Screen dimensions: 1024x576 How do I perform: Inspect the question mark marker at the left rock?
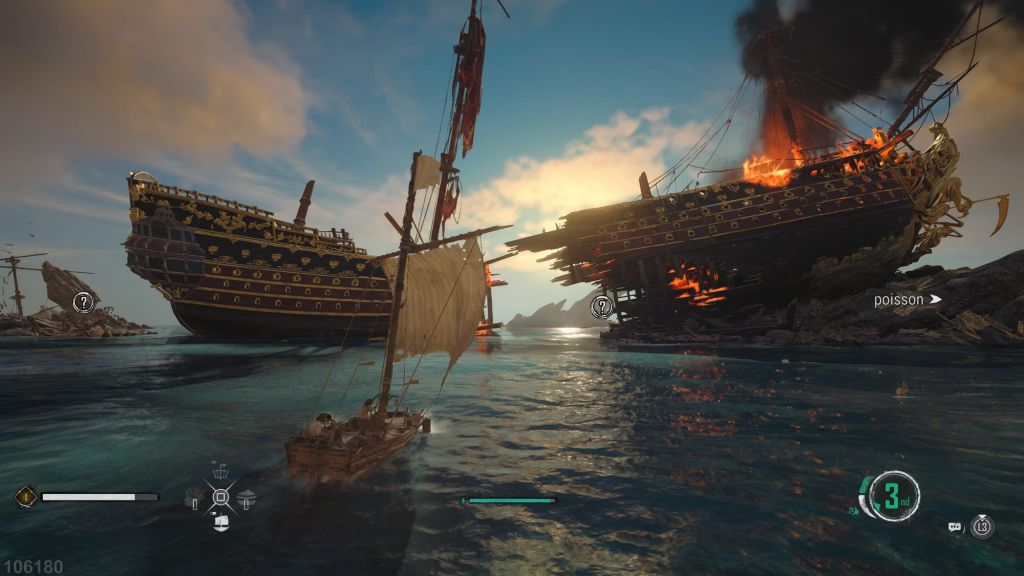click(83, 300)
